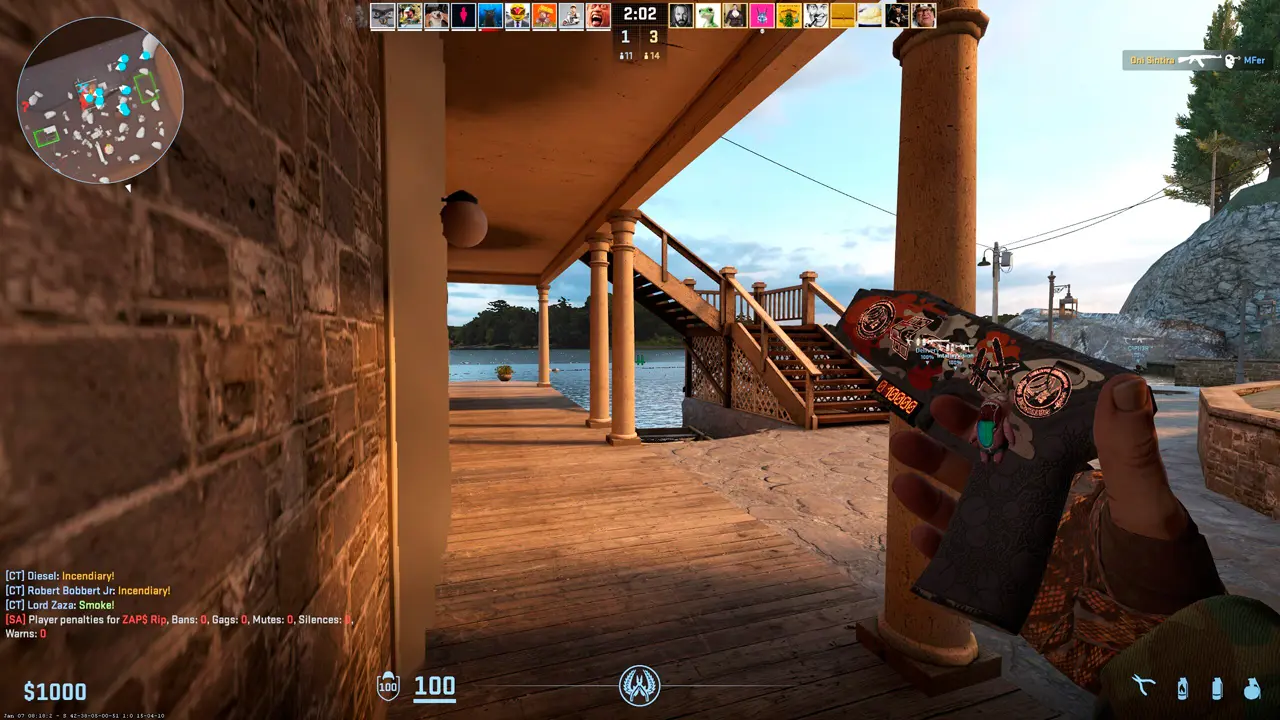Viewport: 1280px width, 720px height.
Task: Click the armor shield icon
Action: (x=388, y=686)
